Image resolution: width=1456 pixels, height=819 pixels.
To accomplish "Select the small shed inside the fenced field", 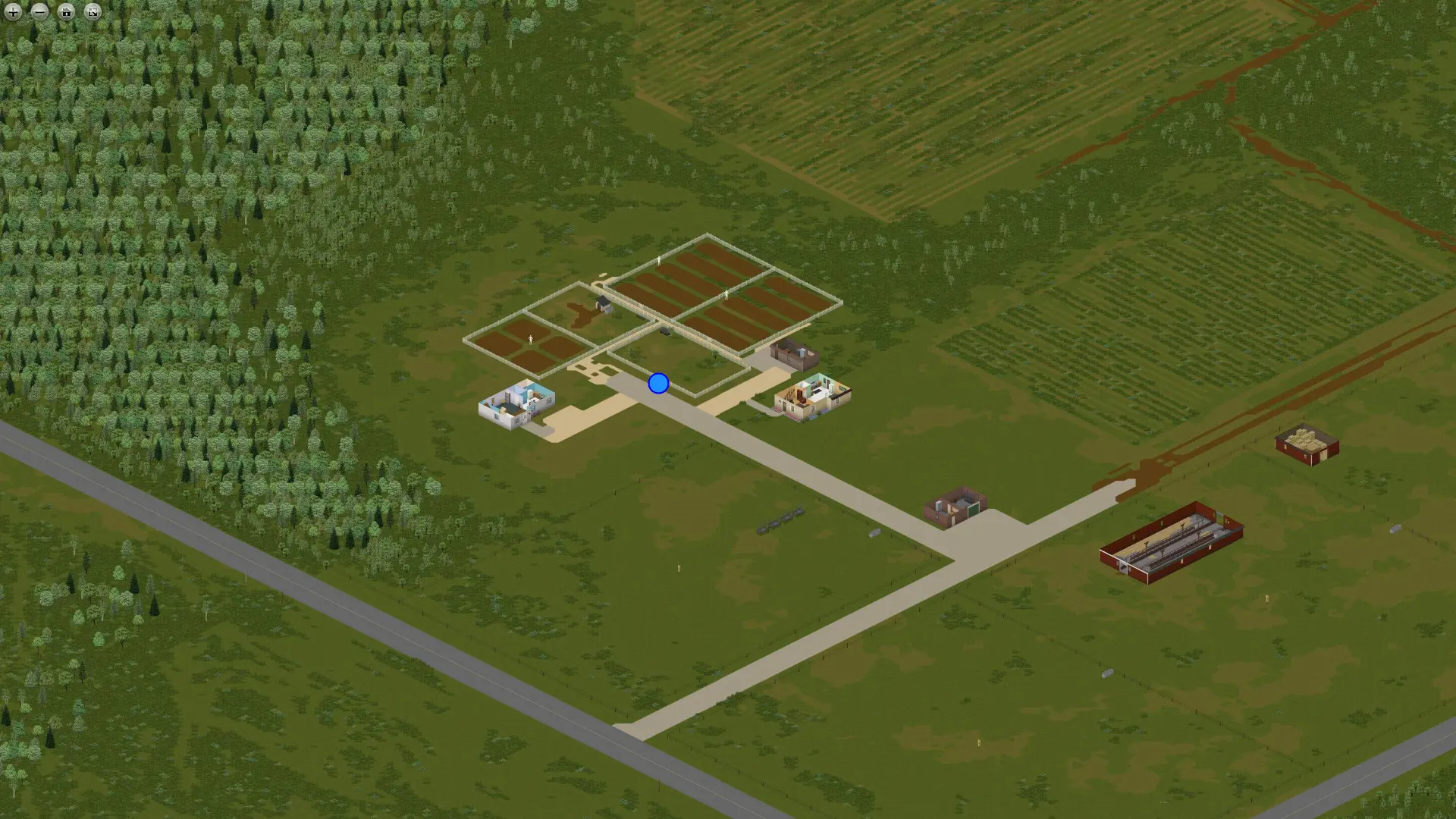I will 601,303.
